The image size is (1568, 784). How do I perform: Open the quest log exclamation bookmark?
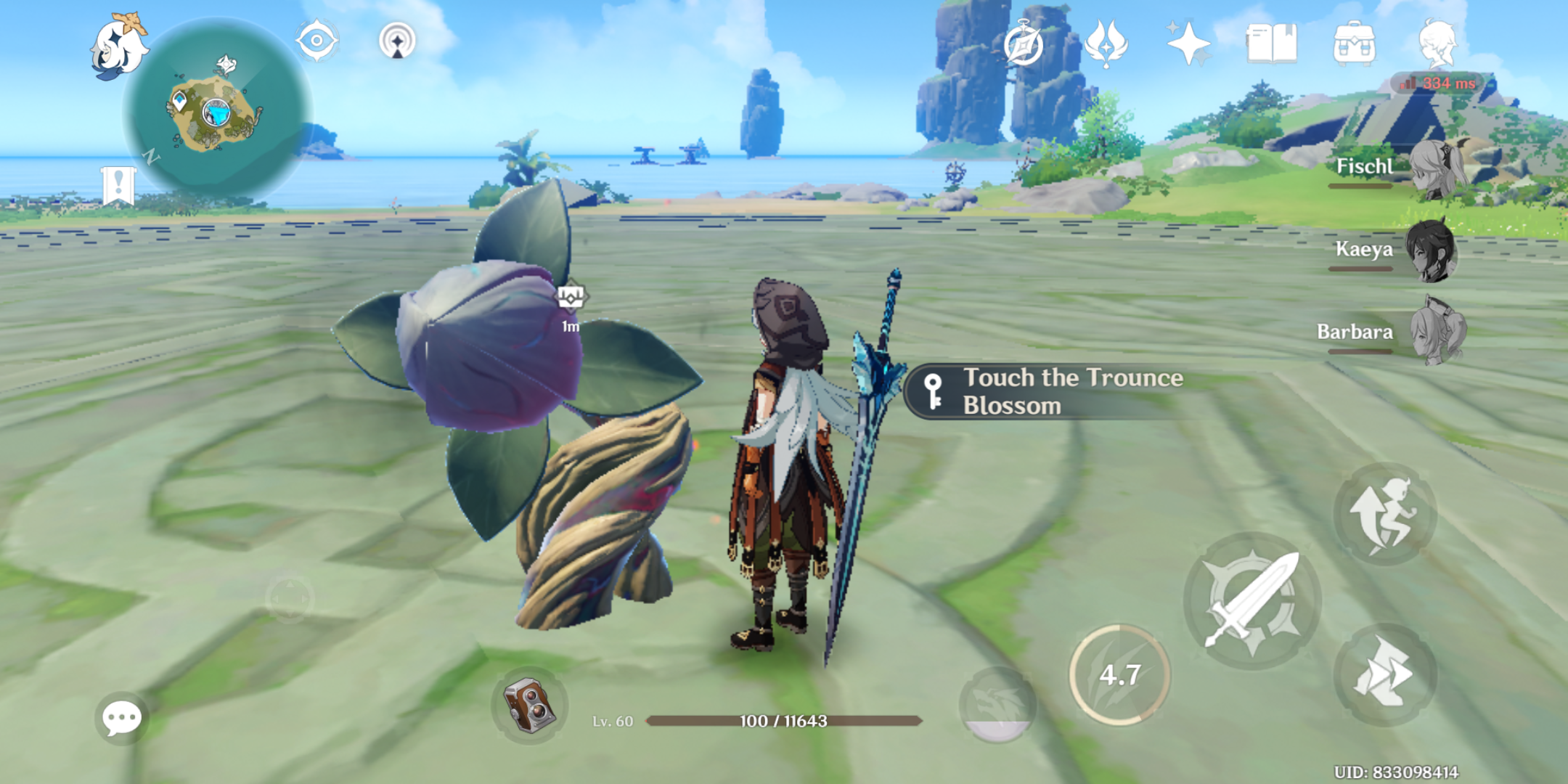point(118,185)
